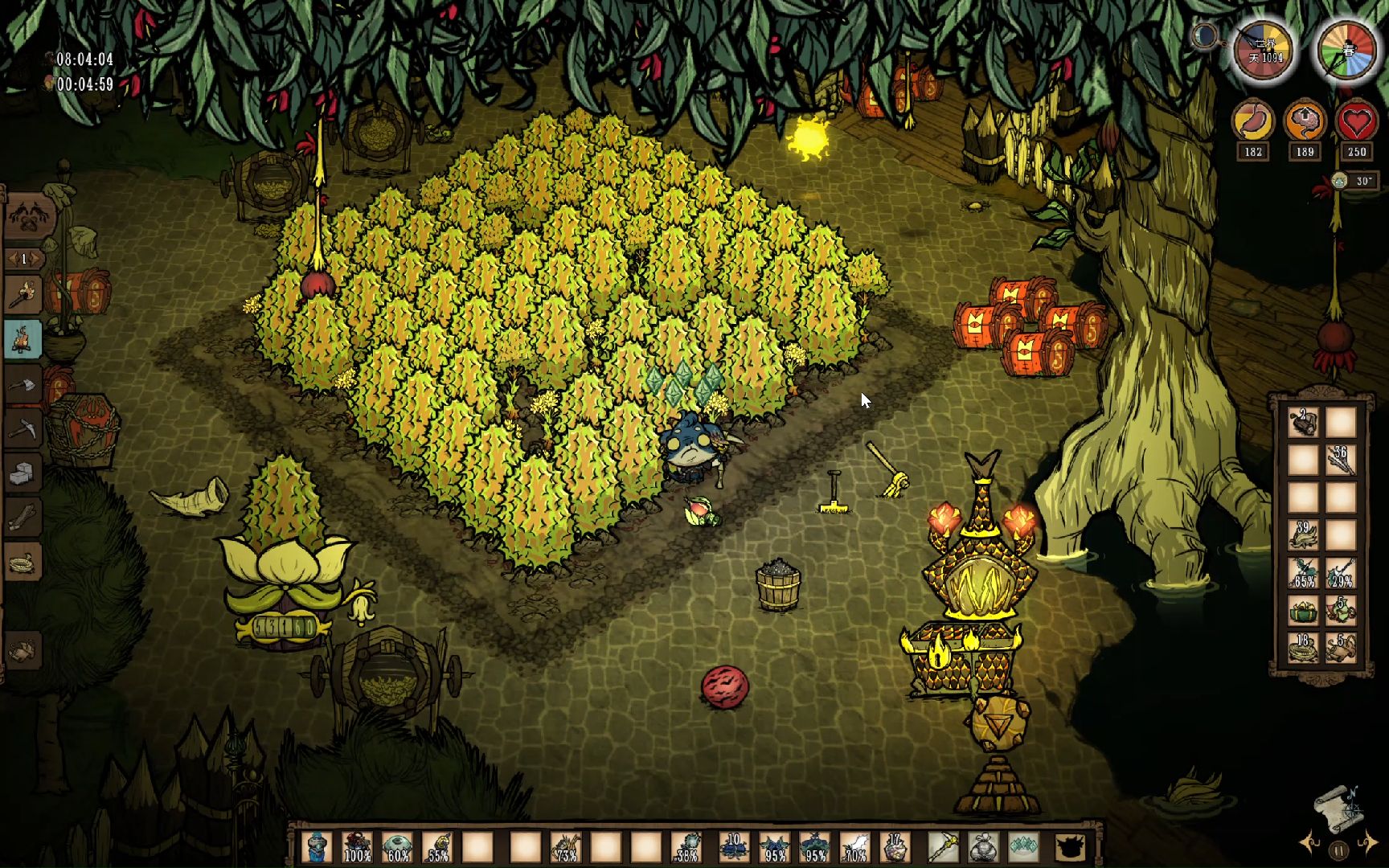Viewport: 1389px width, 868px height.
Task: Rotate camera left with the arrow
Action: point(1309,843)
